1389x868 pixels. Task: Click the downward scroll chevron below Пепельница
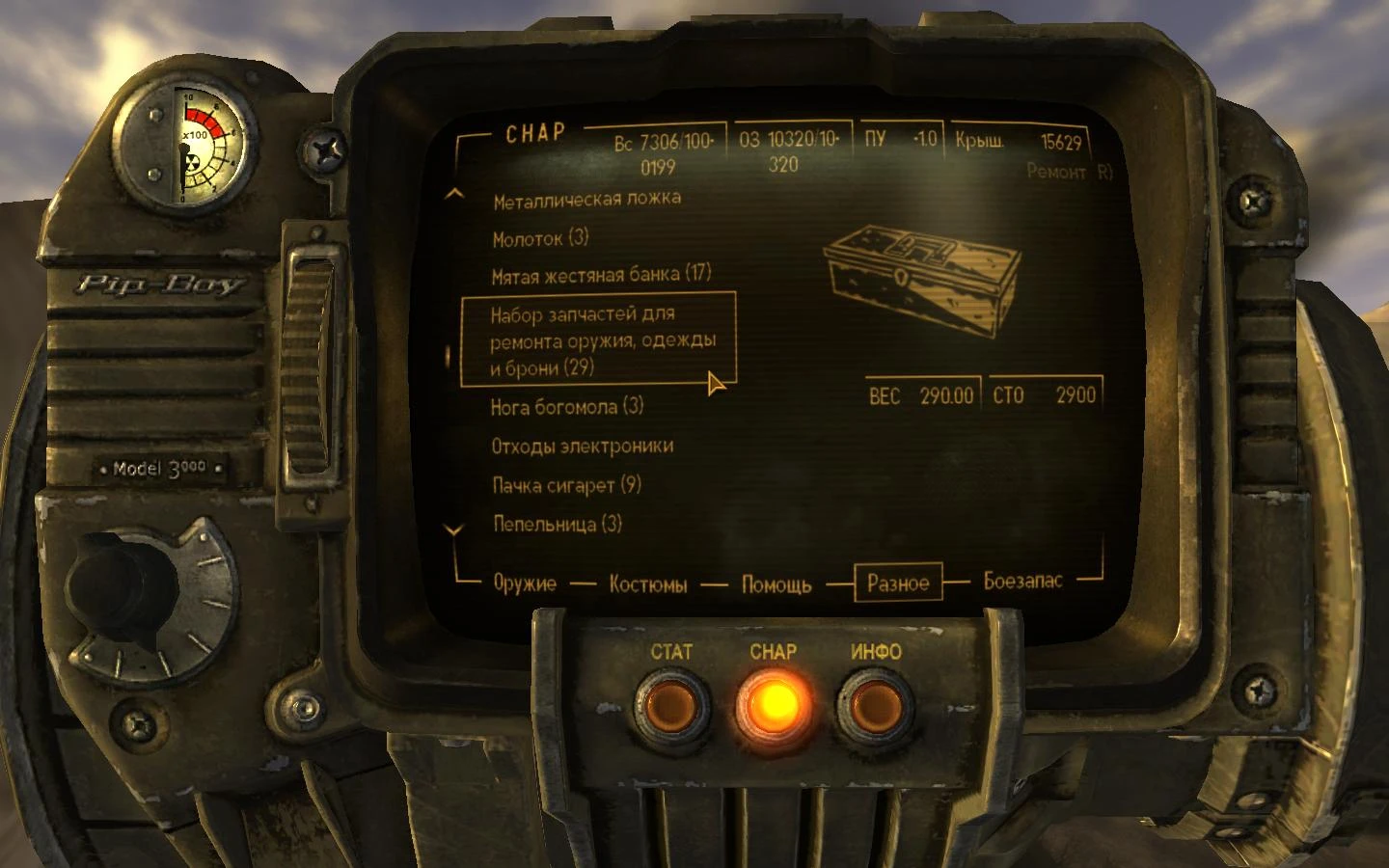(x=451, y=530)
